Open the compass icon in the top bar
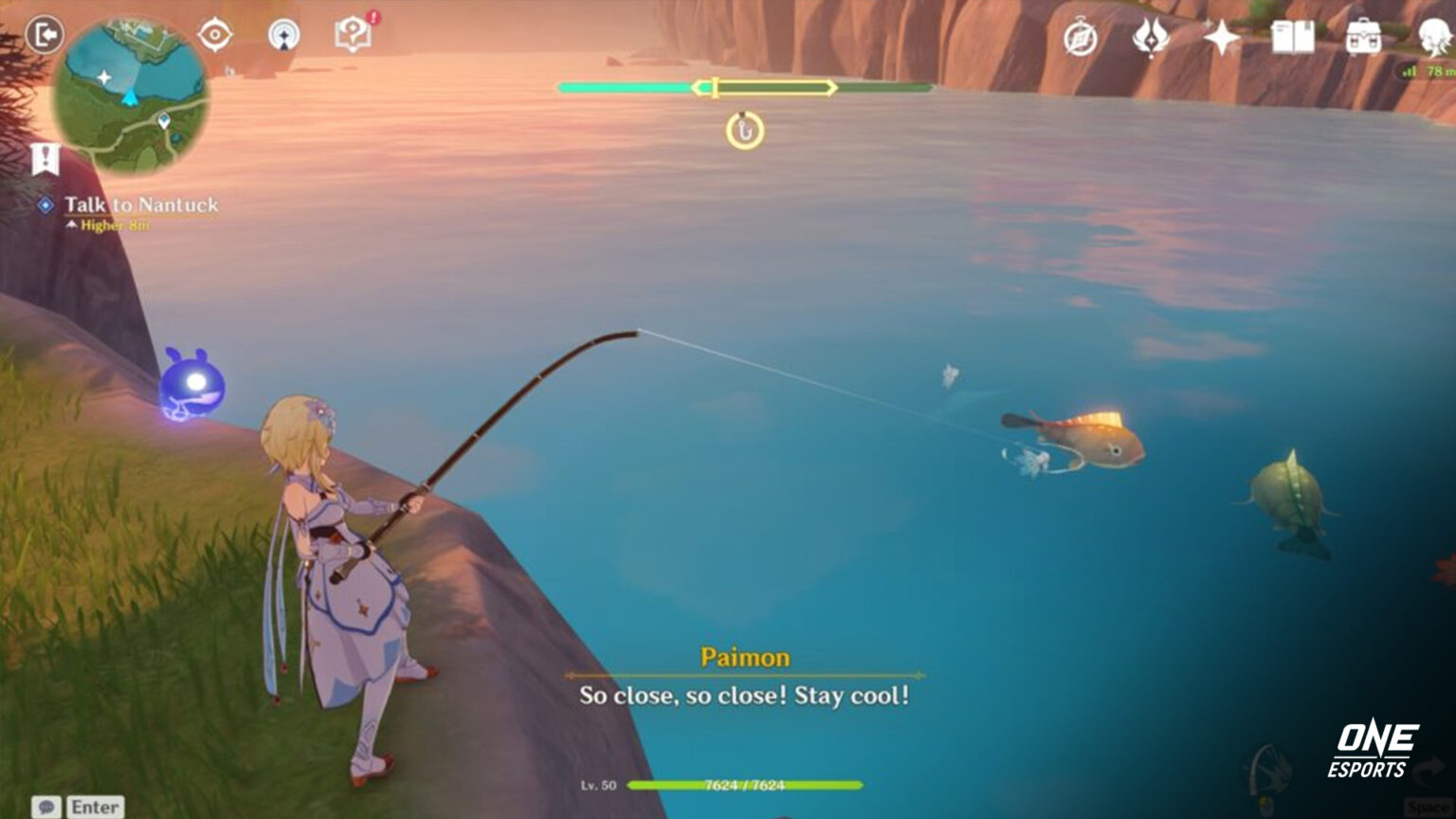Screen dimensions: 1456x819 pyautogui.click(x=1080, y=39)
